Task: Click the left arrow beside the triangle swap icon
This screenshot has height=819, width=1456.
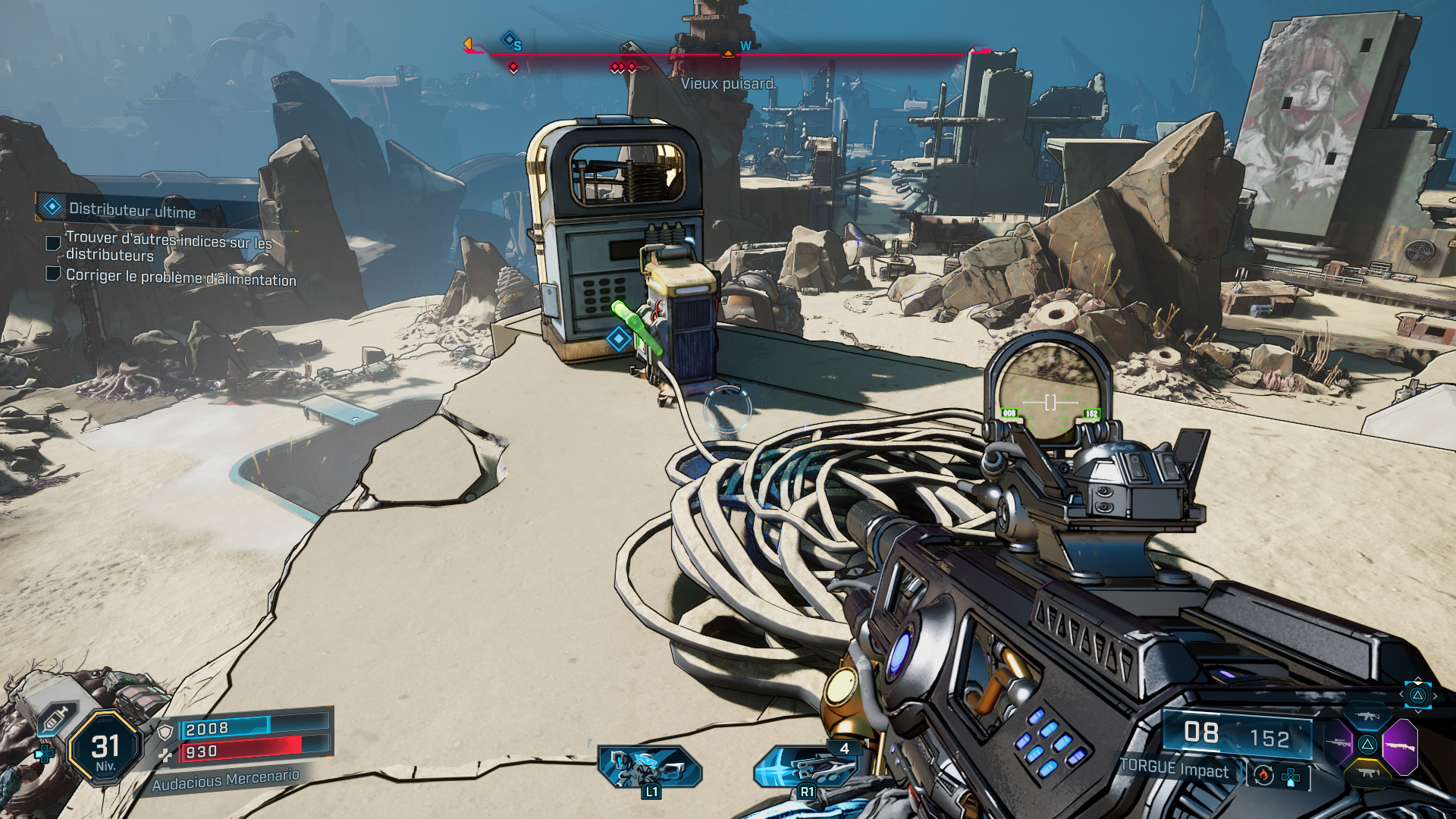Action: click(x=1401, y=695)
